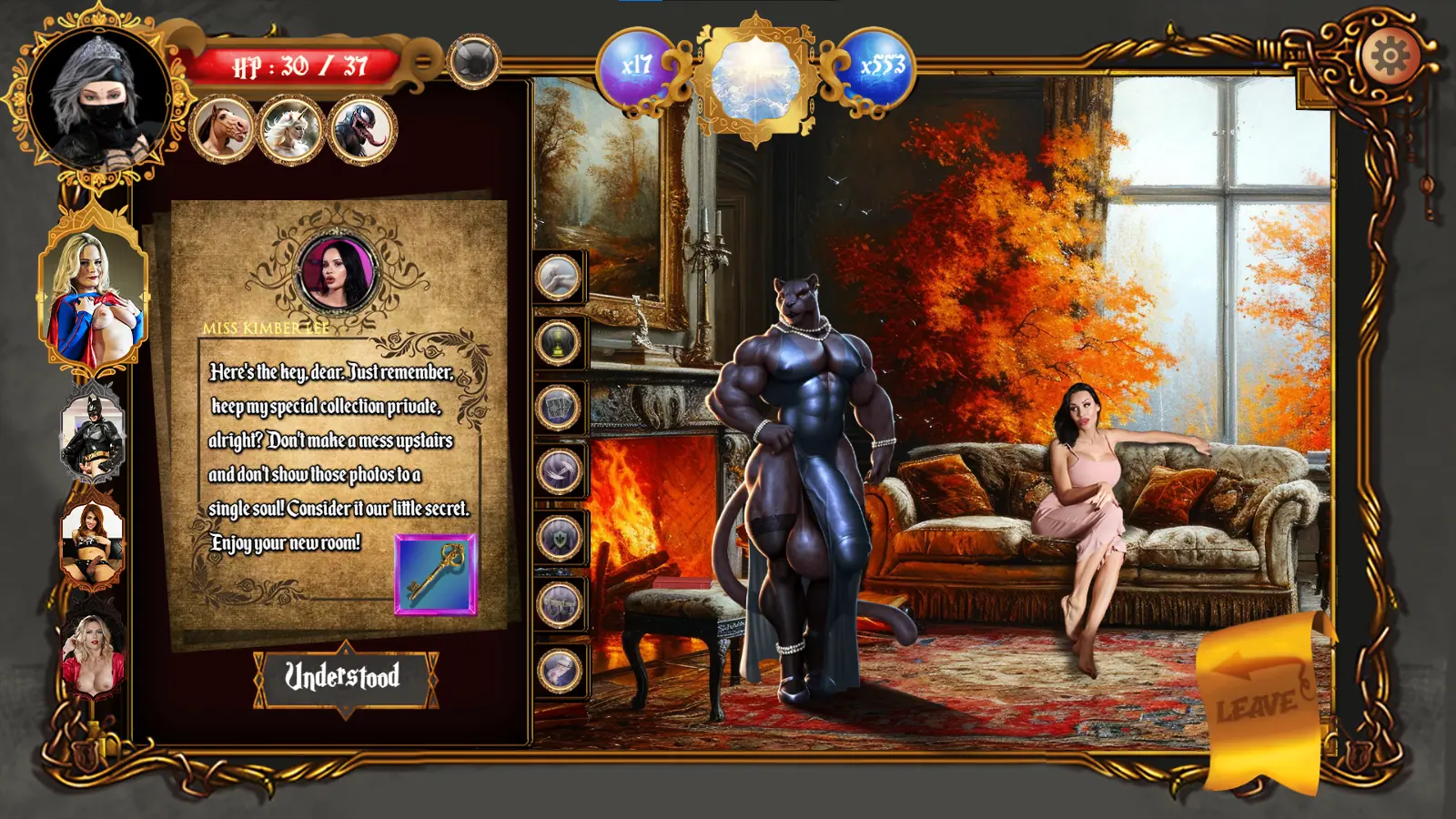This screenshot has width=1456, height=819.
Task: Select the black symbiote companion icon
Action: pos(361,130)
